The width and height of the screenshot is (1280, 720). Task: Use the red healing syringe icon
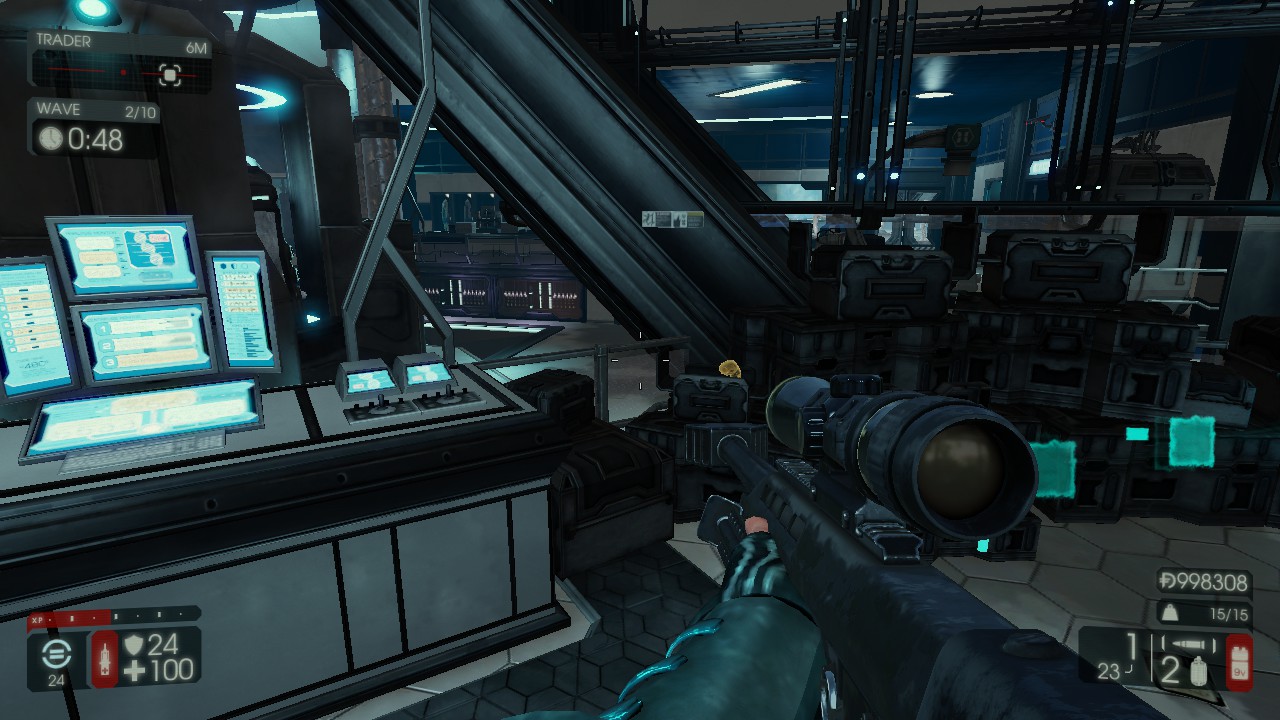(104, 660)
